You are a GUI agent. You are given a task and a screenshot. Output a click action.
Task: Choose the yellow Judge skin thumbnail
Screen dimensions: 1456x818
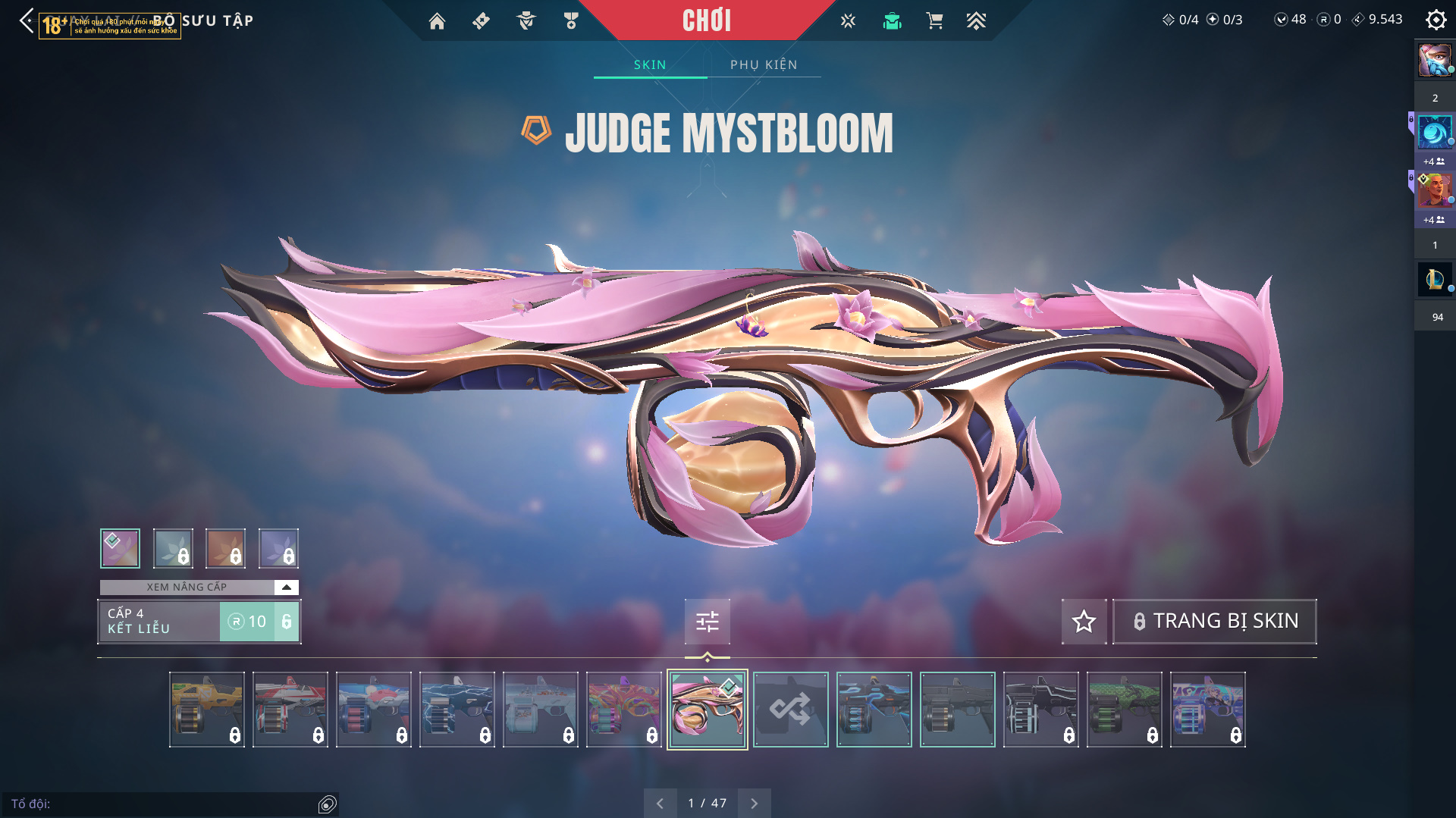coord(206,710)
